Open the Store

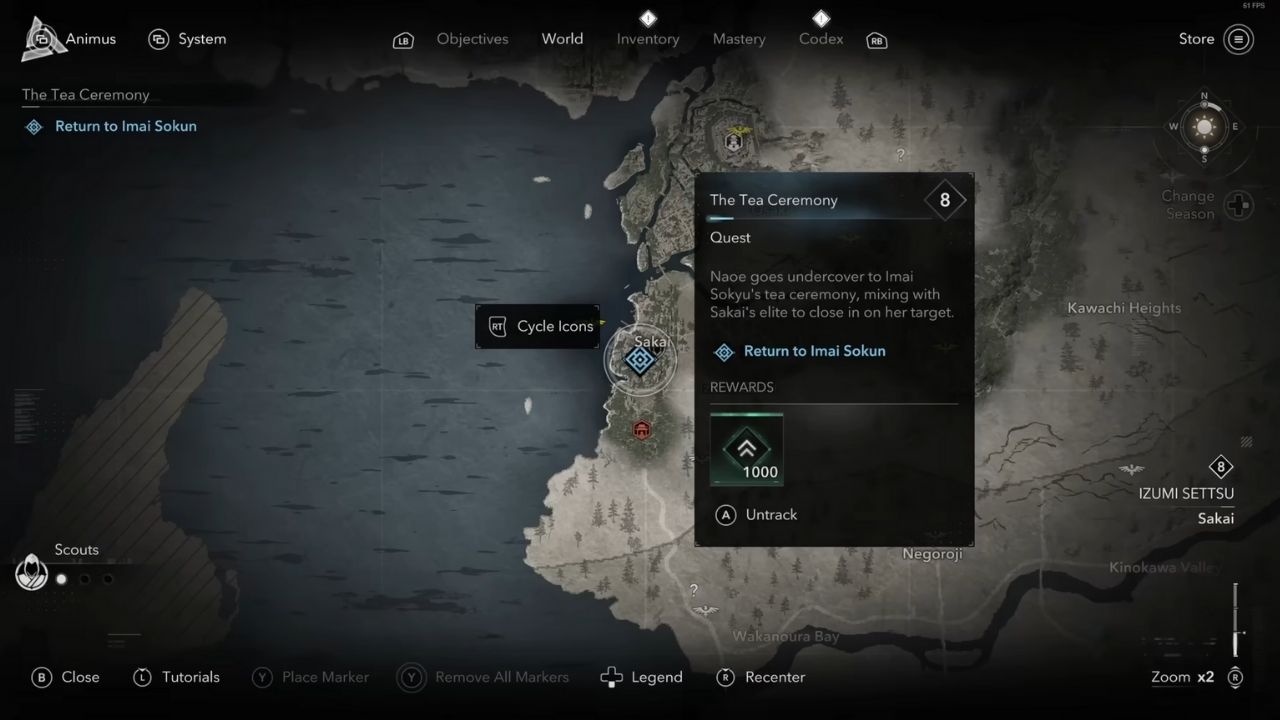tap(1196, 39)
